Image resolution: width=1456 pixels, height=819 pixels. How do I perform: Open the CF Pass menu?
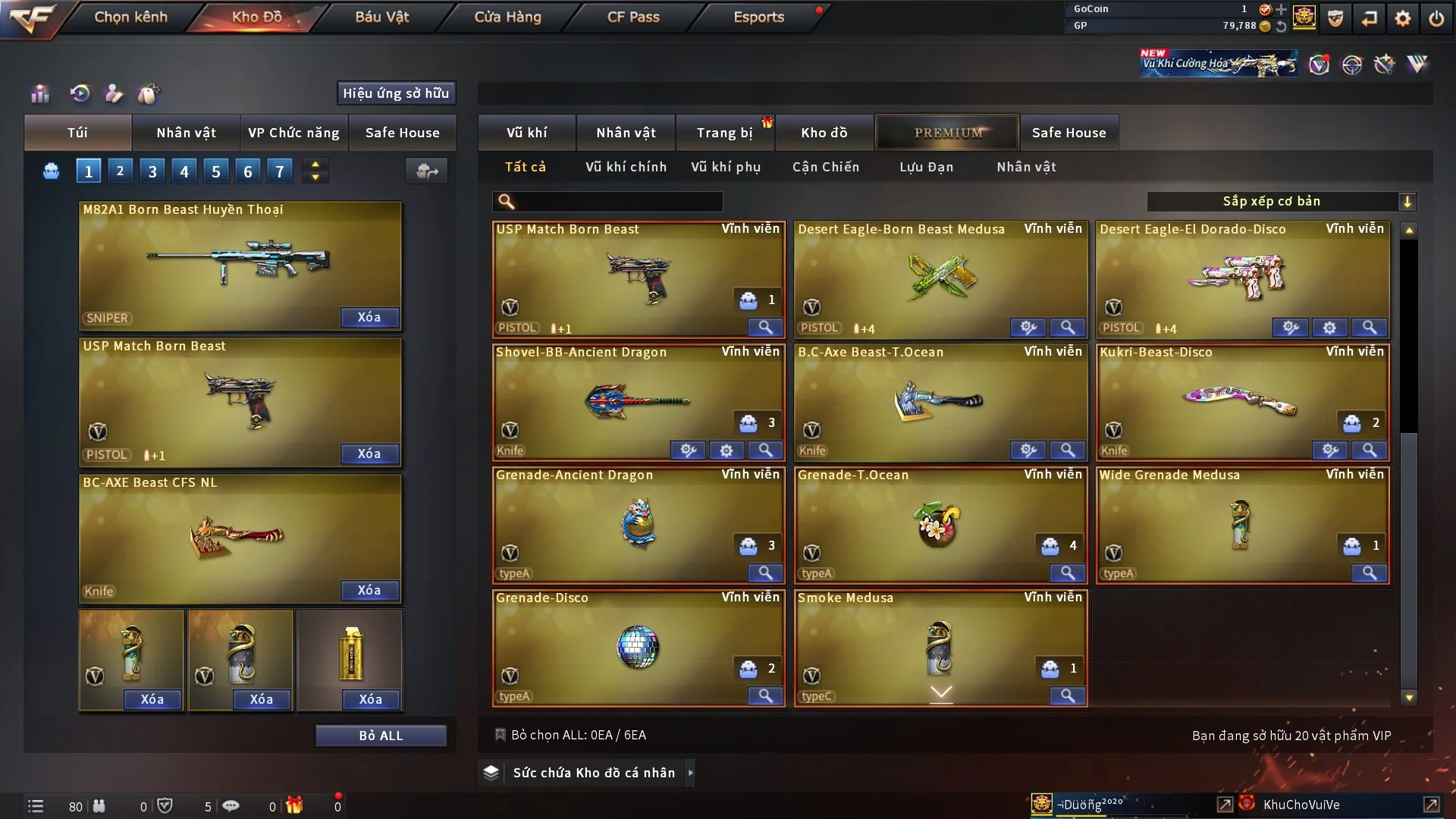(x=633, y=17)
